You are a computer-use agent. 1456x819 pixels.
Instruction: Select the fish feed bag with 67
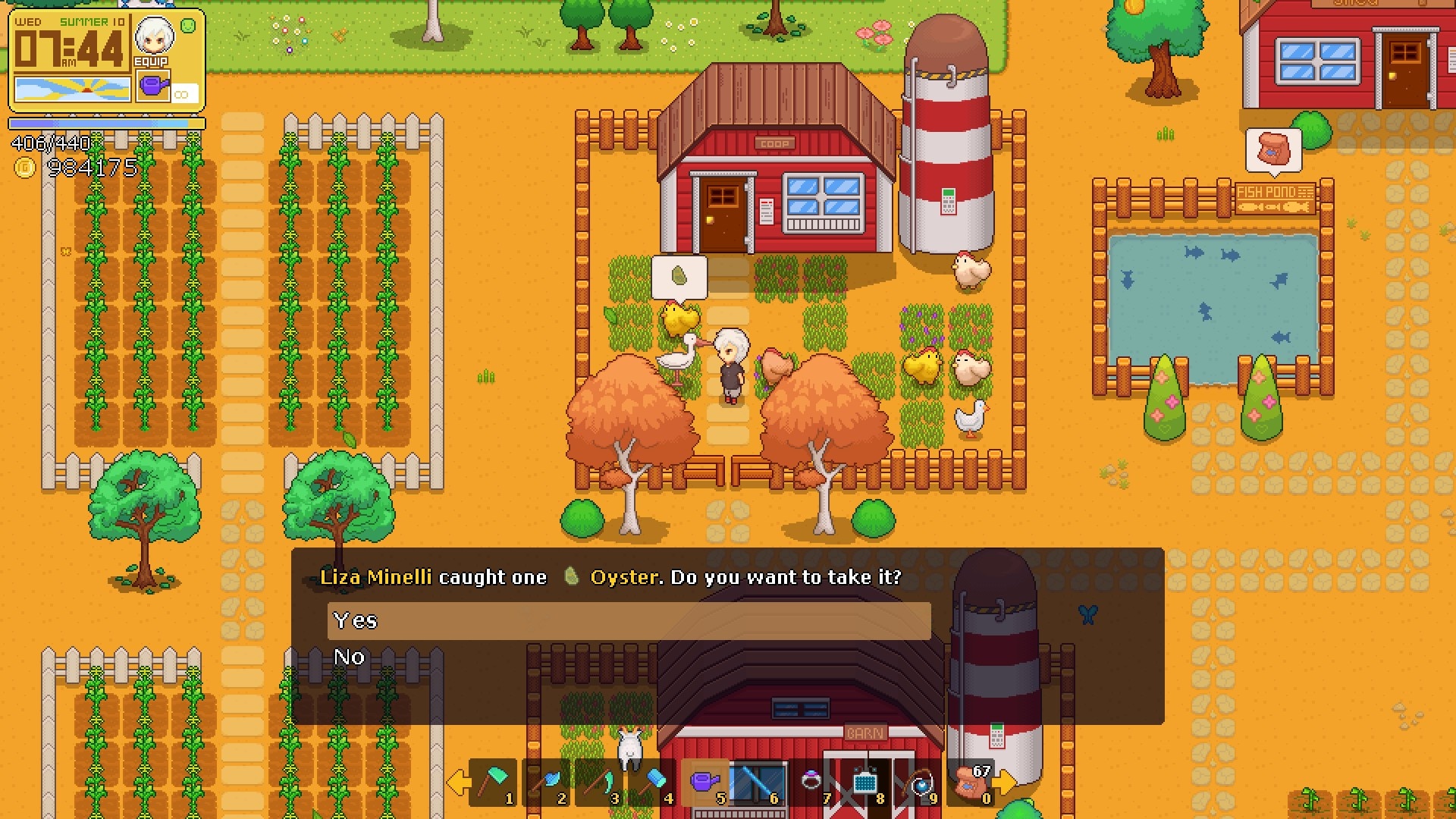pos(971,782)
